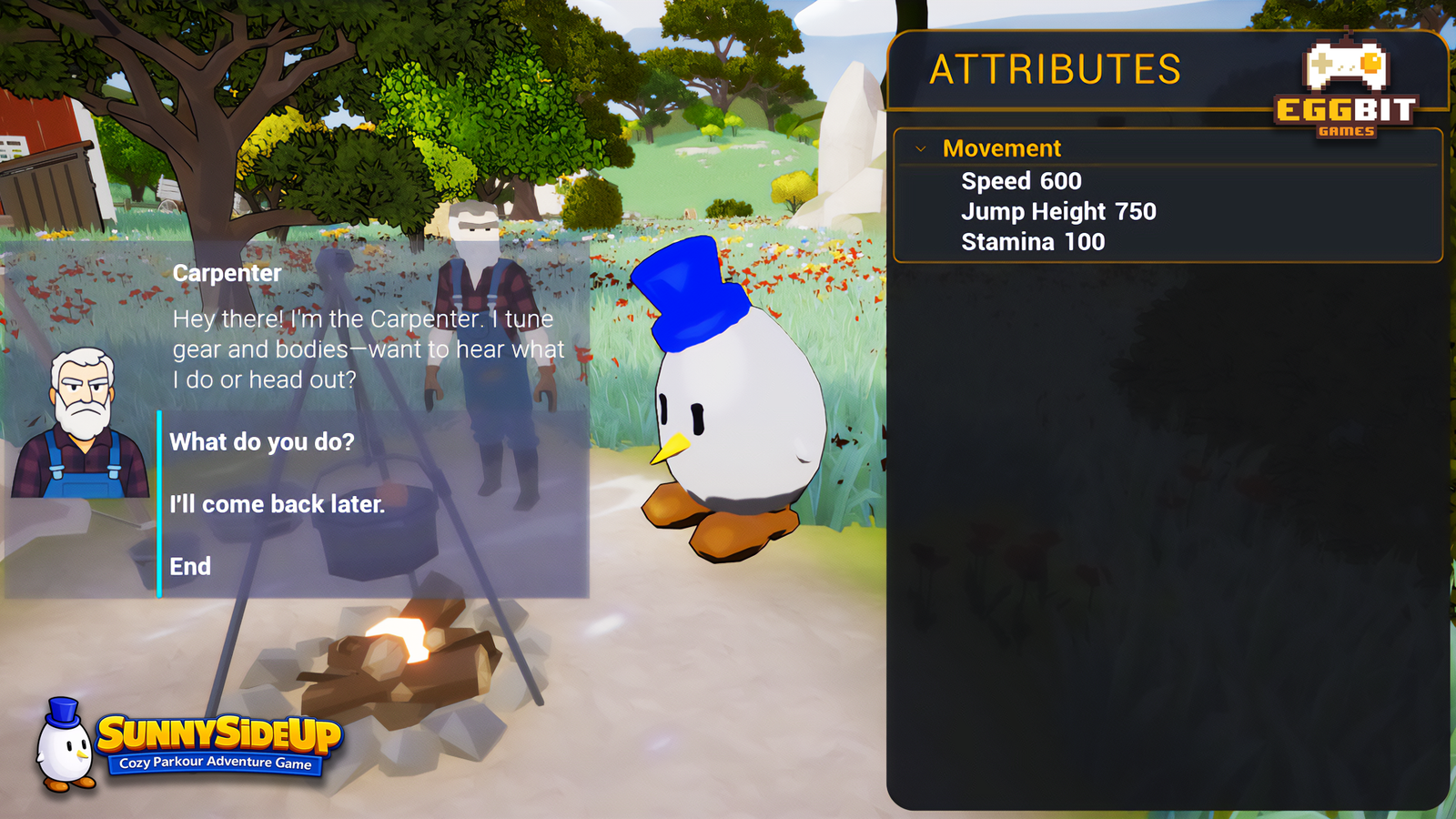
Task: Click 'End' to close the conversation
Action: tap(192, 566)
